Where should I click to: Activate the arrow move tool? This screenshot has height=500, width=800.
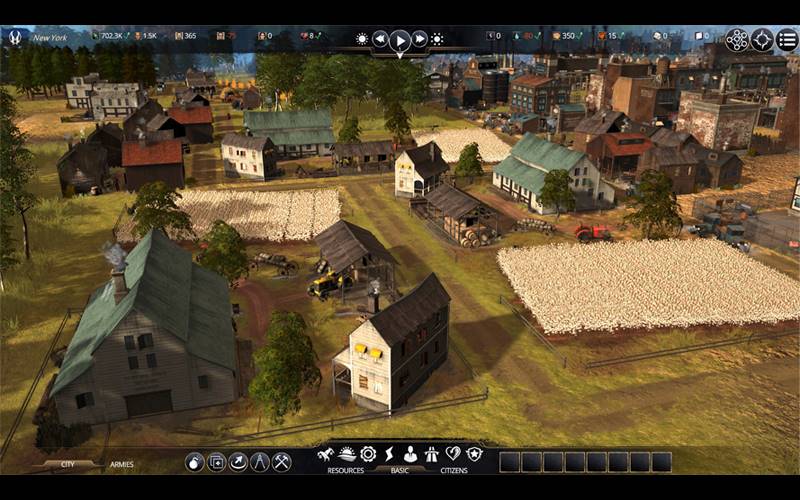[x=238, y=462]
